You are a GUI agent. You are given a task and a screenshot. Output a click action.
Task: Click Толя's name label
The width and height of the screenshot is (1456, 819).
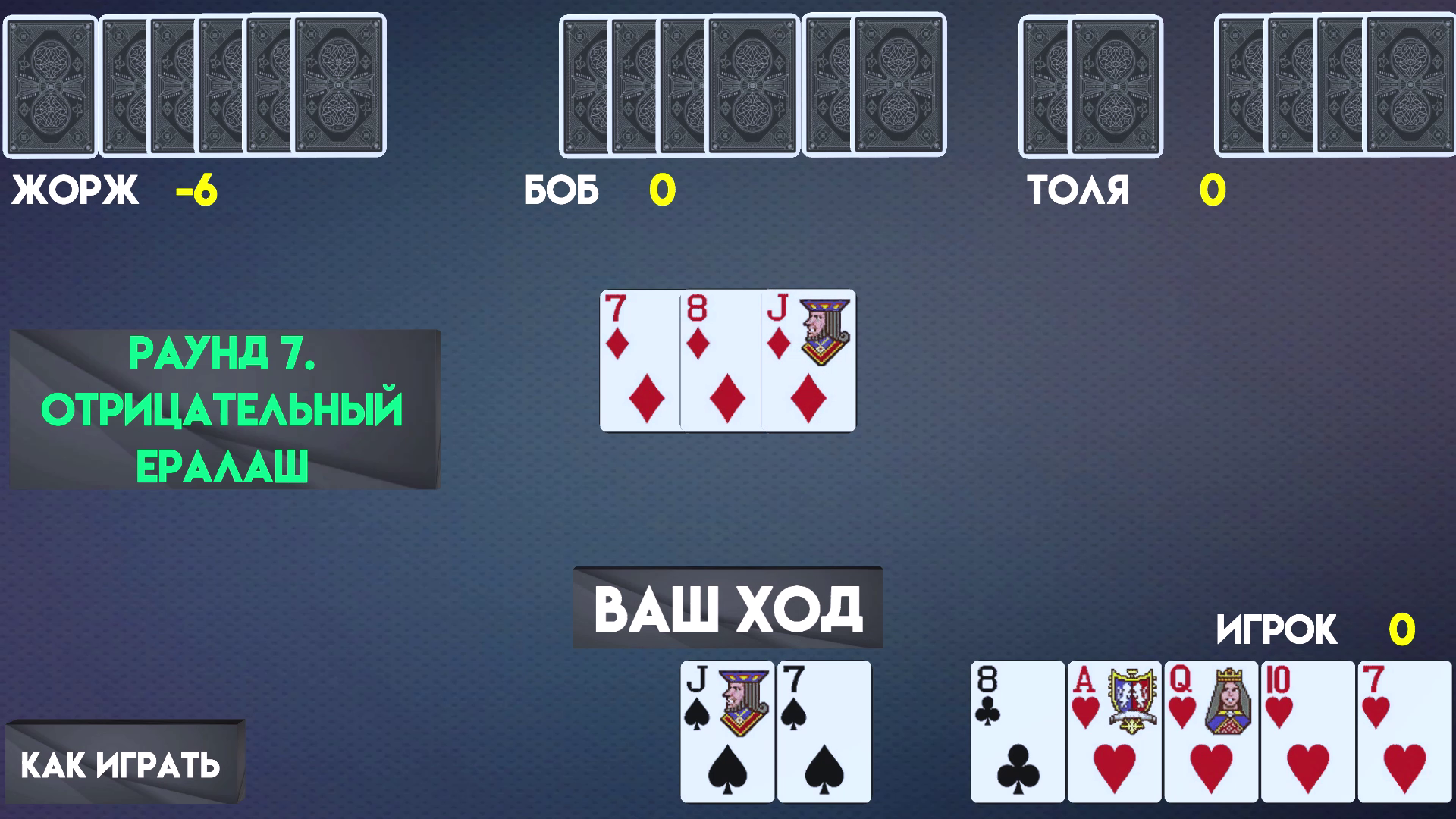click(x=1077, y=191)
